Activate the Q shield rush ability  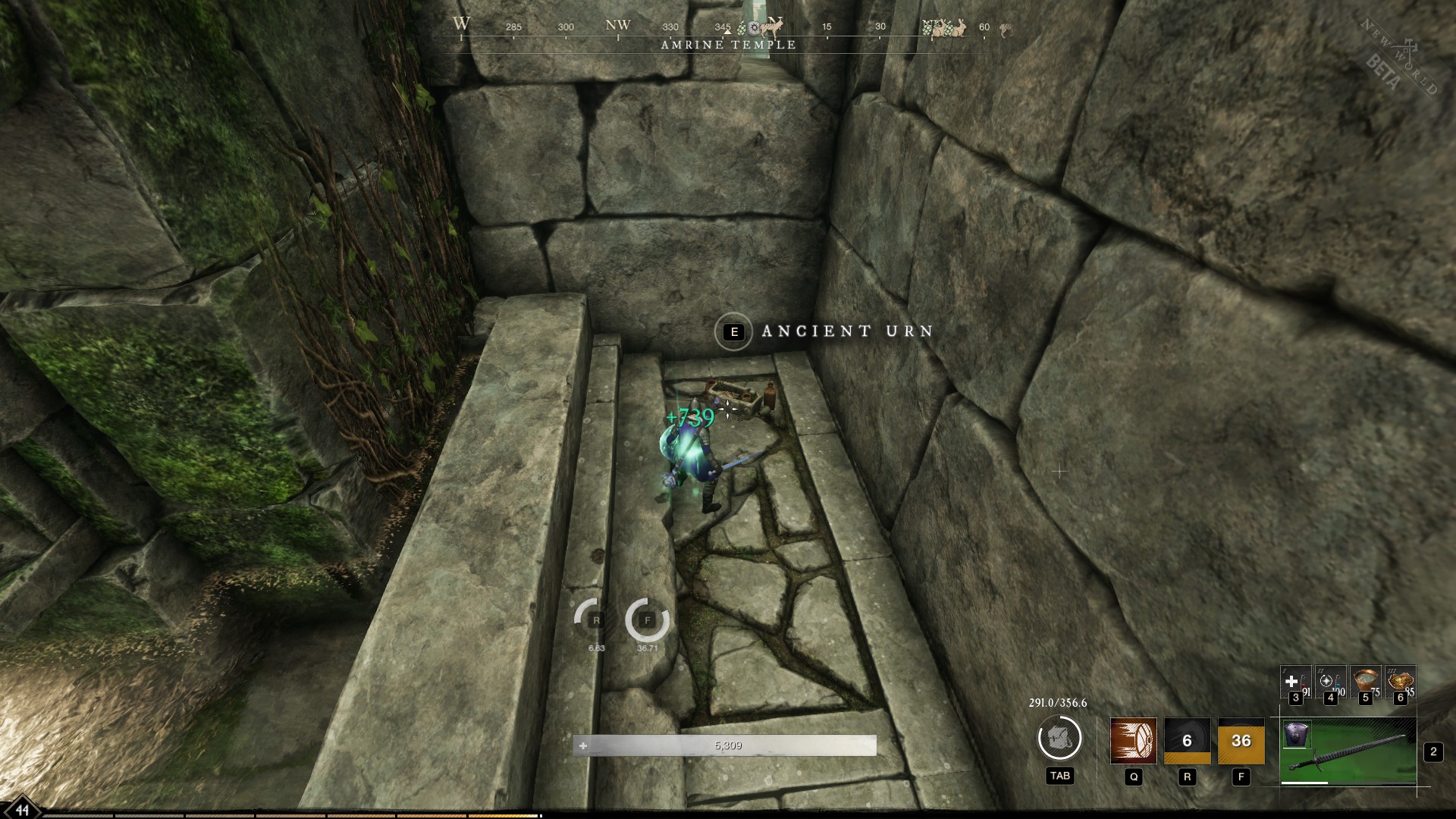coord(1133,741)
